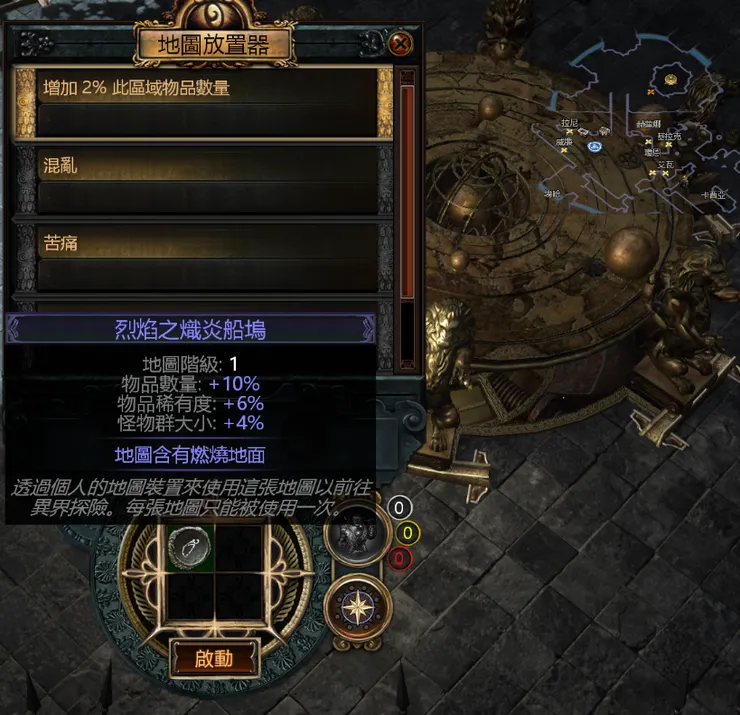Click the 啟動 activate button
Viewport: 740px width, 715px height.
point(214,658)
